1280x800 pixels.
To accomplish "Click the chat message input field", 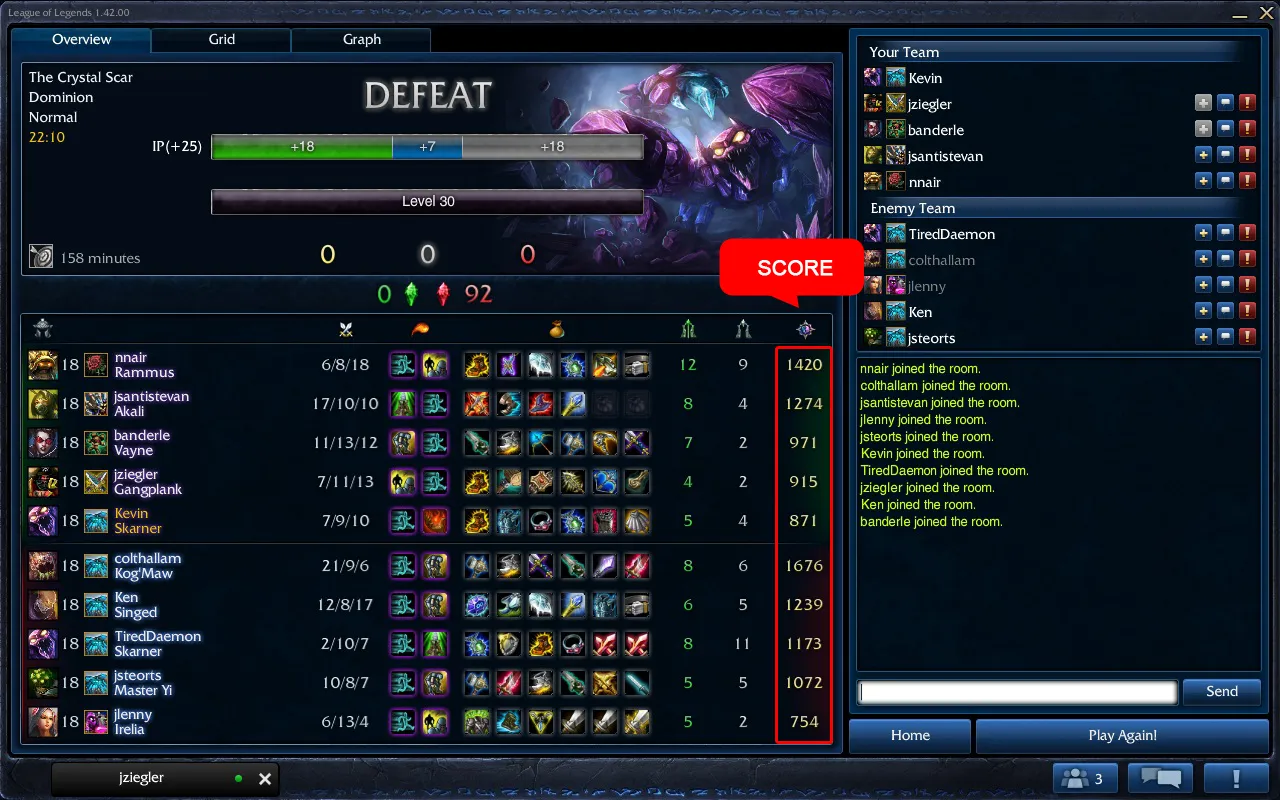I will coord(1016,691).
